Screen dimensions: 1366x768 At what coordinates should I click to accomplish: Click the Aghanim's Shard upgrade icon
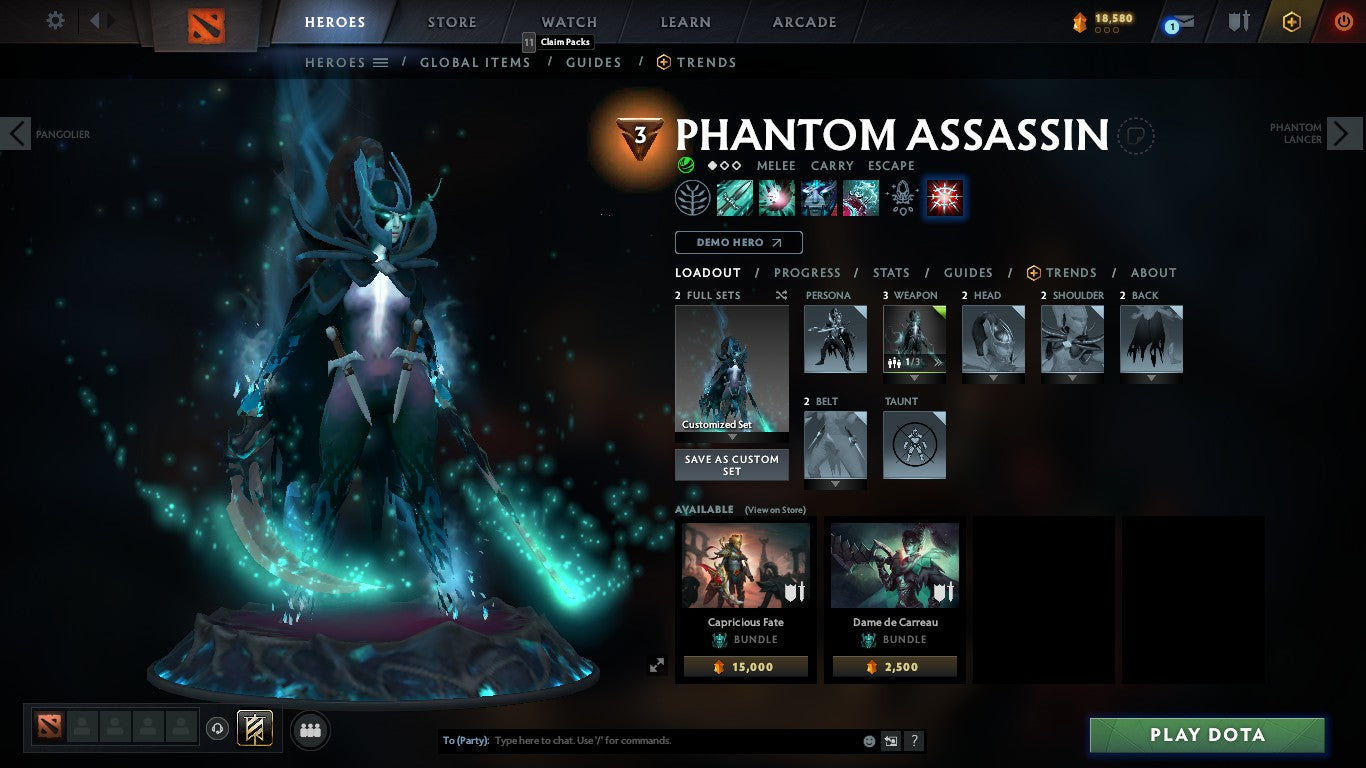[902, 197]
